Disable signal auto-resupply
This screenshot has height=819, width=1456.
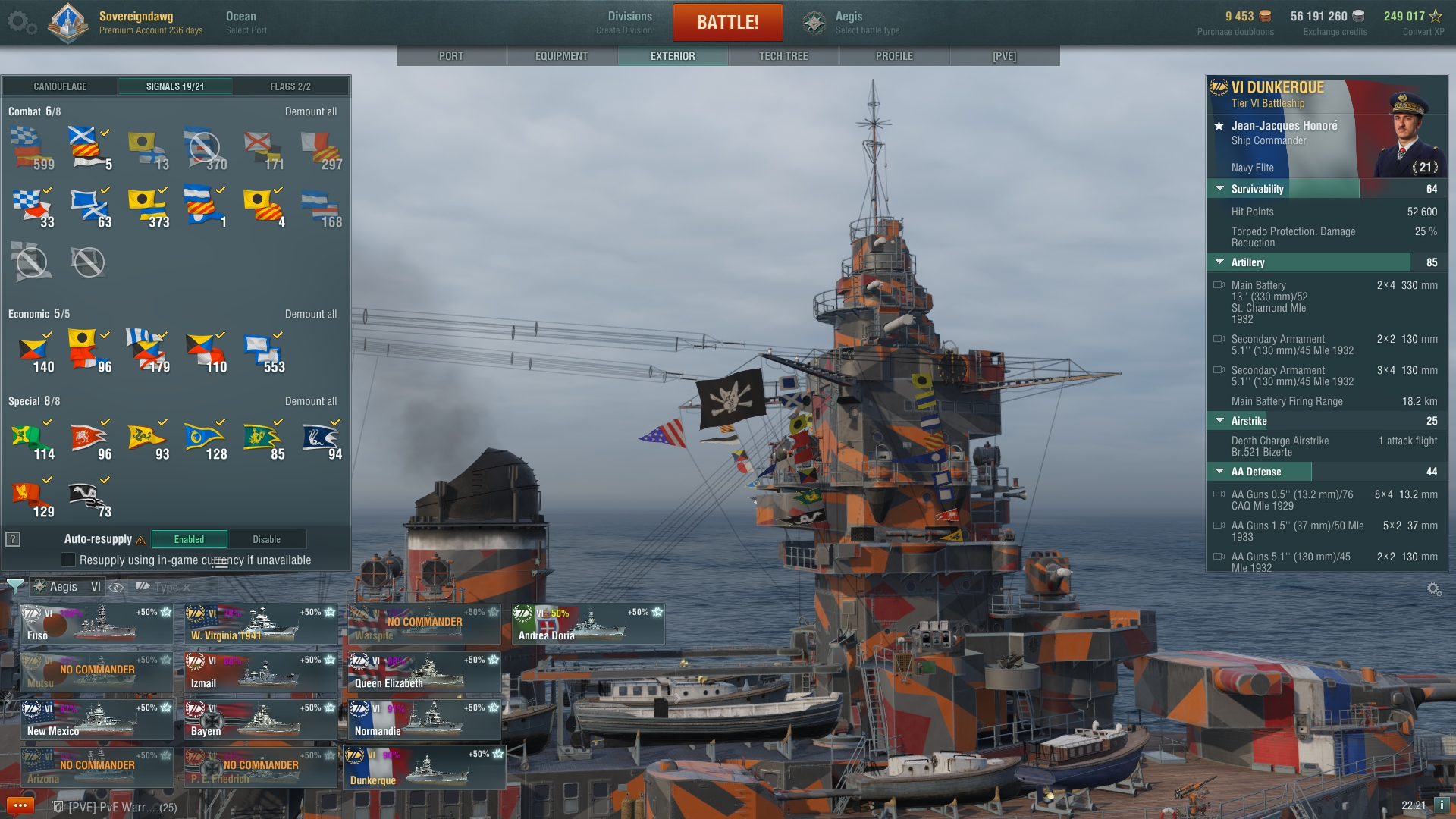coord(267,539)
